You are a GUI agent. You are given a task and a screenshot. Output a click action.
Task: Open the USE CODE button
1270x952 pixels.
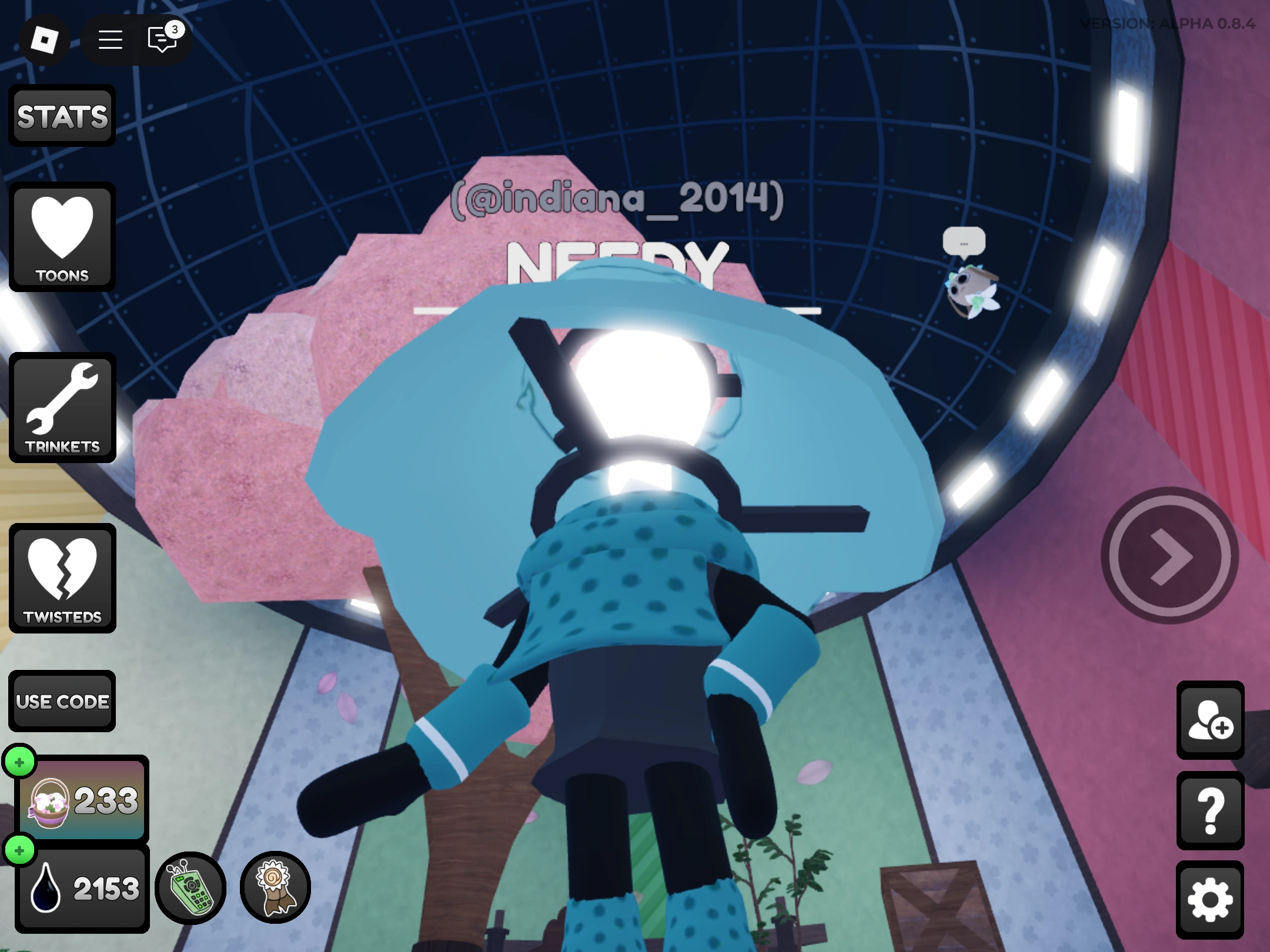[x=62, y=701]
